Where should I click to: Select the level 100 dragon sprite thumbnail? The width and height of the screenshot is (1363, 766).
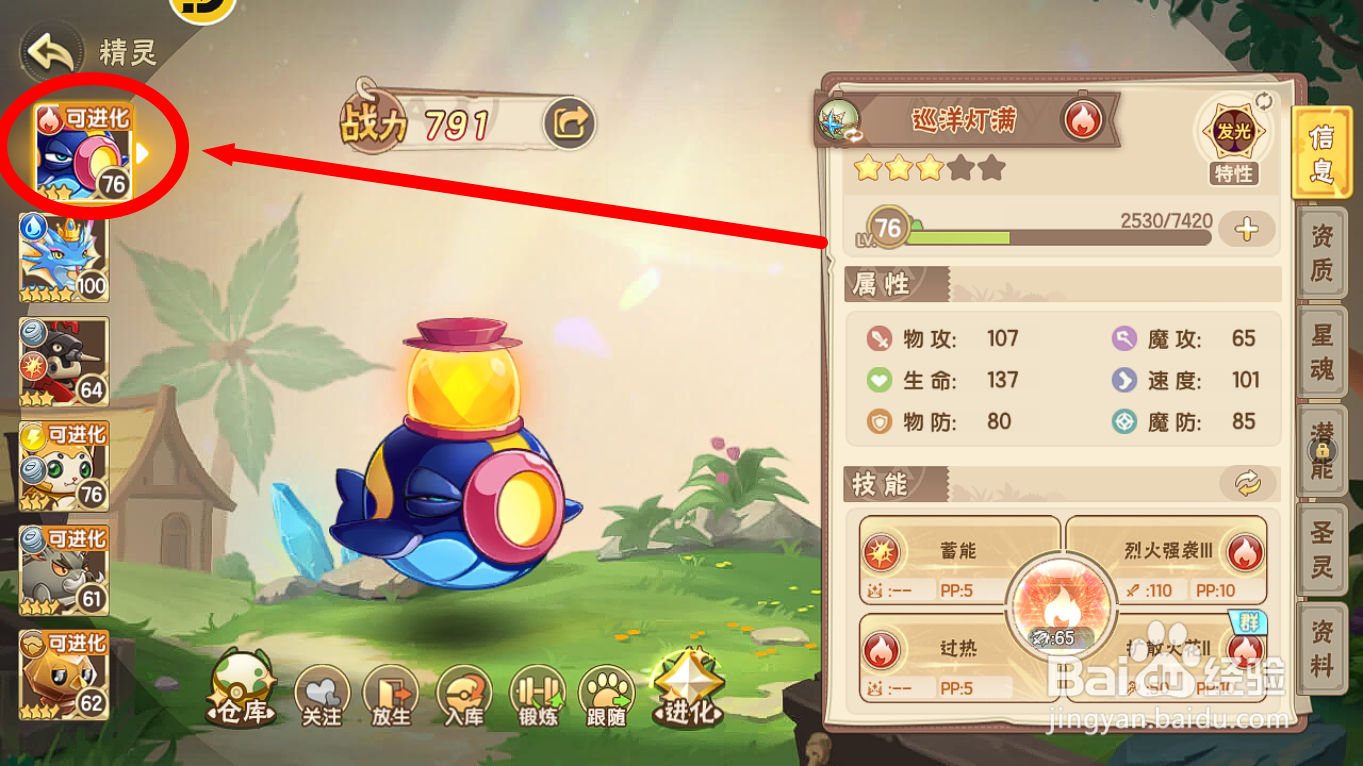pos(63,257)
